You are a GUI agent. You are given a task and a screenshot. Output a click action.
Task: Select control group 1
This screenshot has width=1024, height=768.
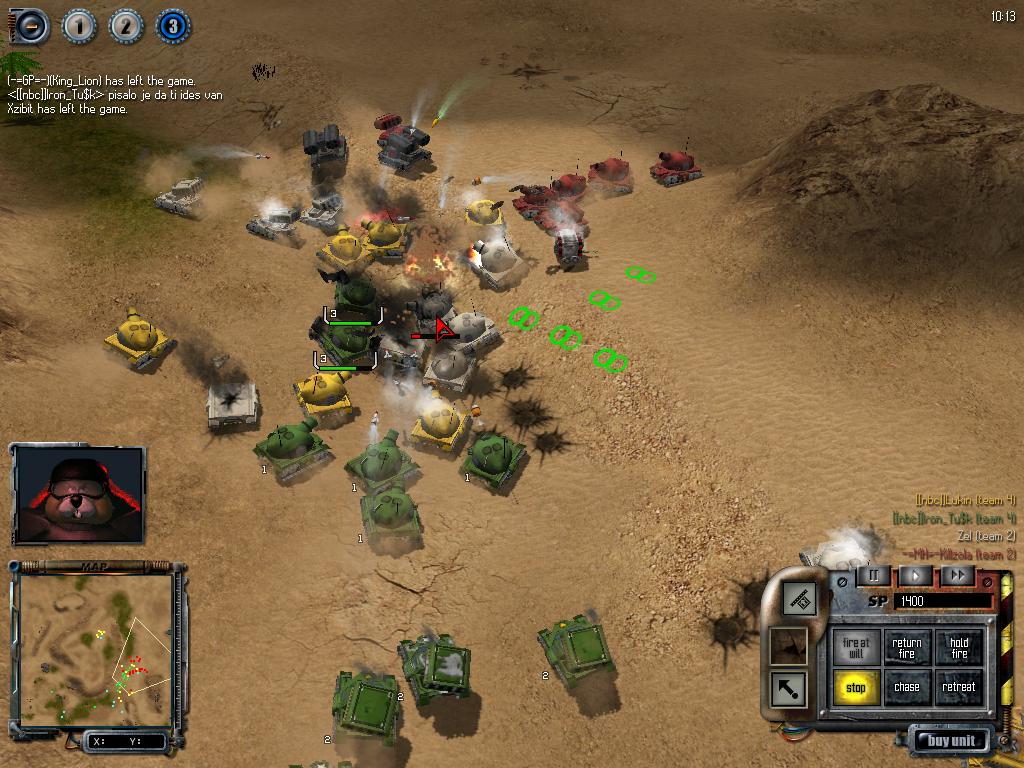click(79, 26)
